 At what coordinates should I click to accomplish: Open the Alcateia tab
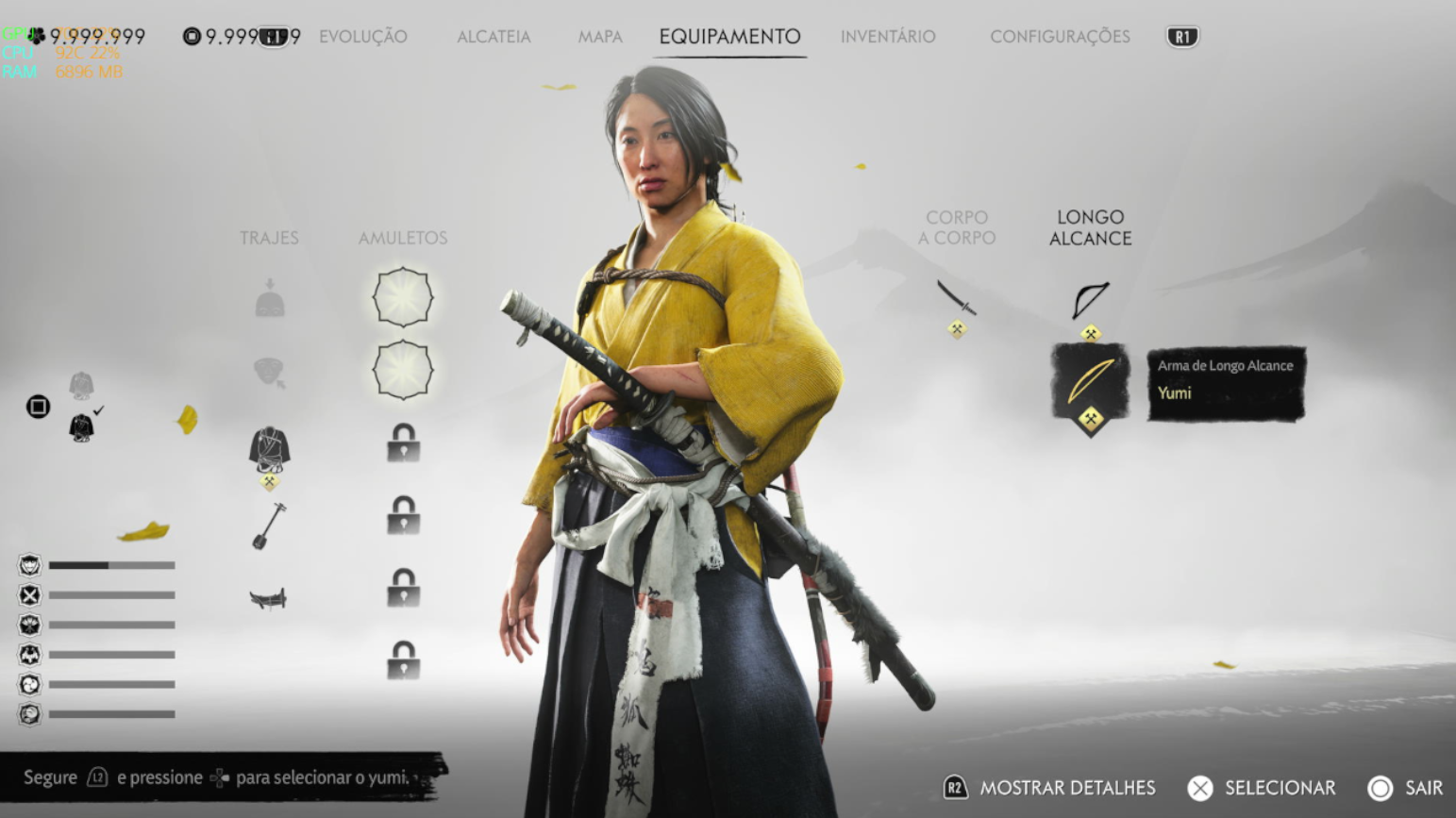pyautogui.click(x=494, y=37)
